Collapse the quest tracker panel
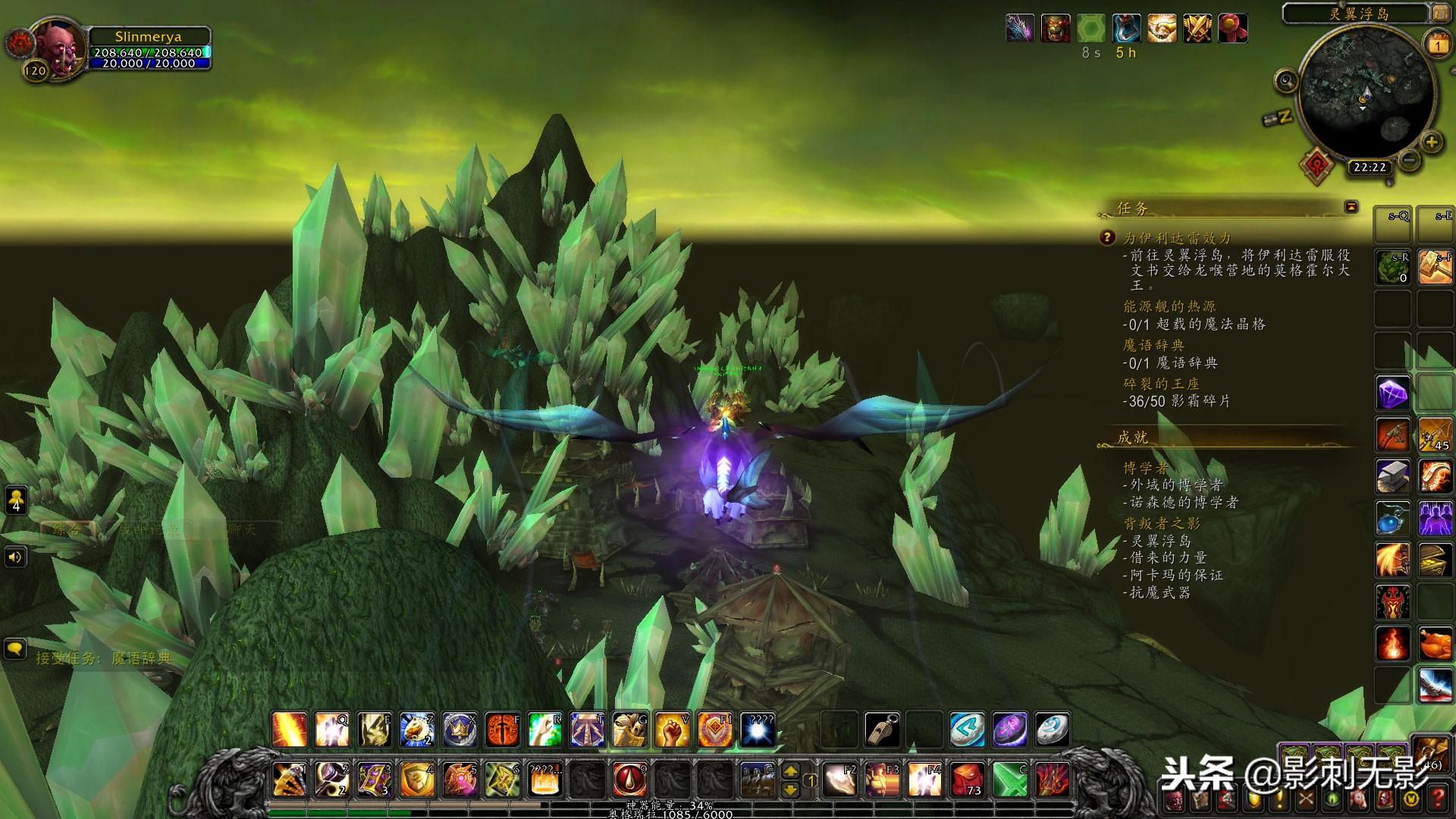Viewport: 1456px width, 819px height. pyautogui.click(x=1351, y=206)
